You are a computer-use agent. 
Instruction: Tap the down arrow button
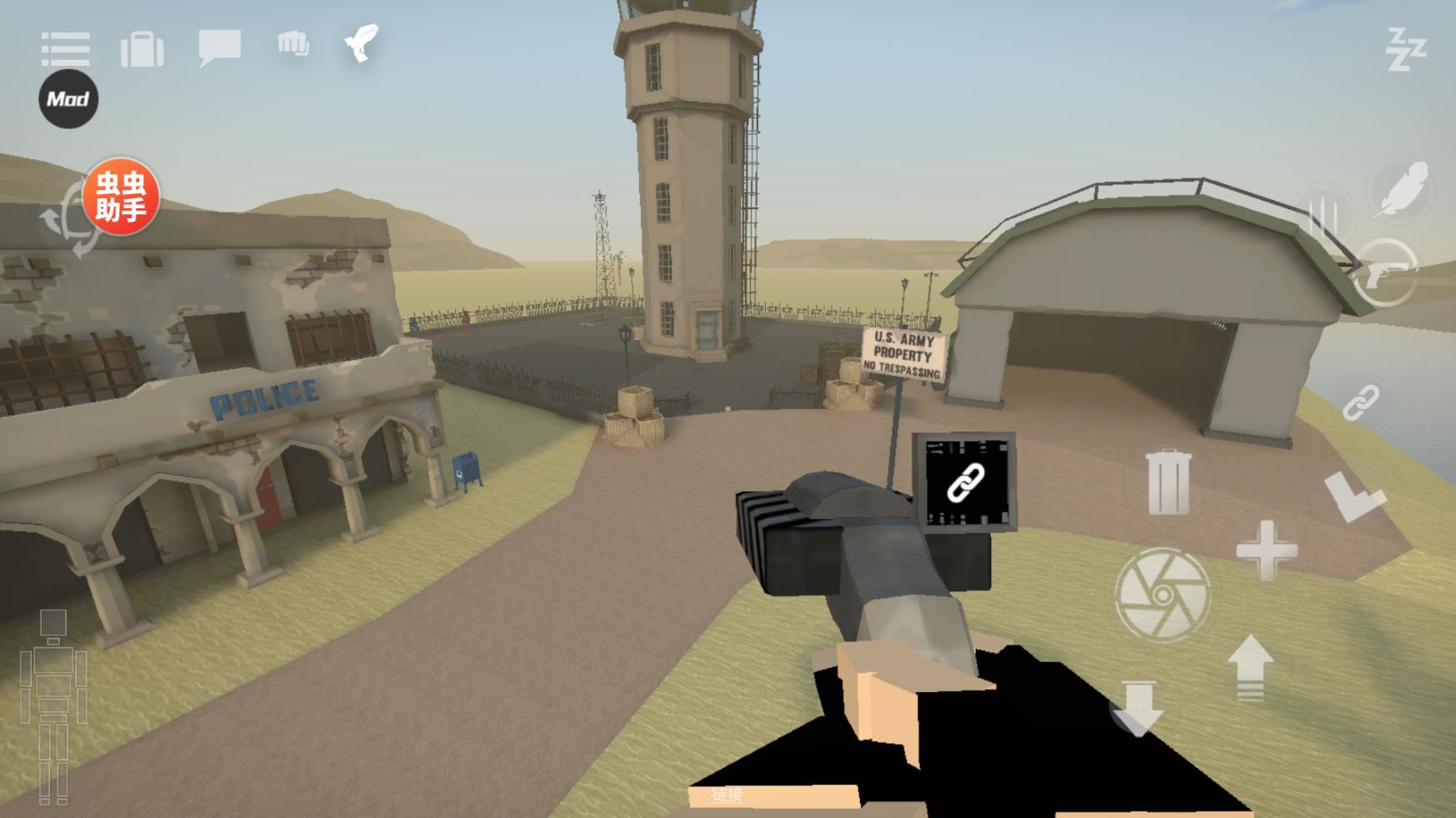pos(1138,708)
